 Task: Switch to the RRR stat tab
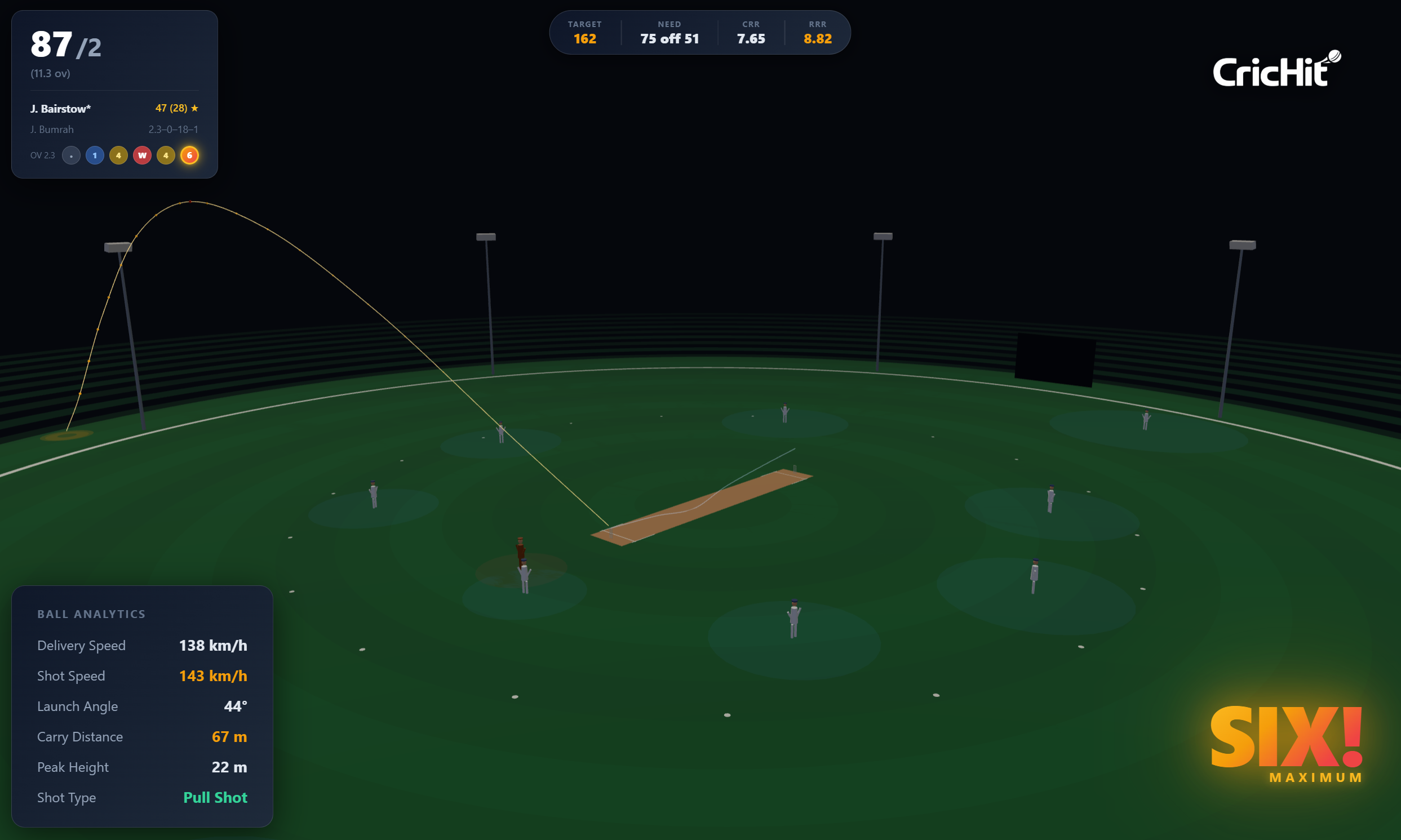click(817, 32)
